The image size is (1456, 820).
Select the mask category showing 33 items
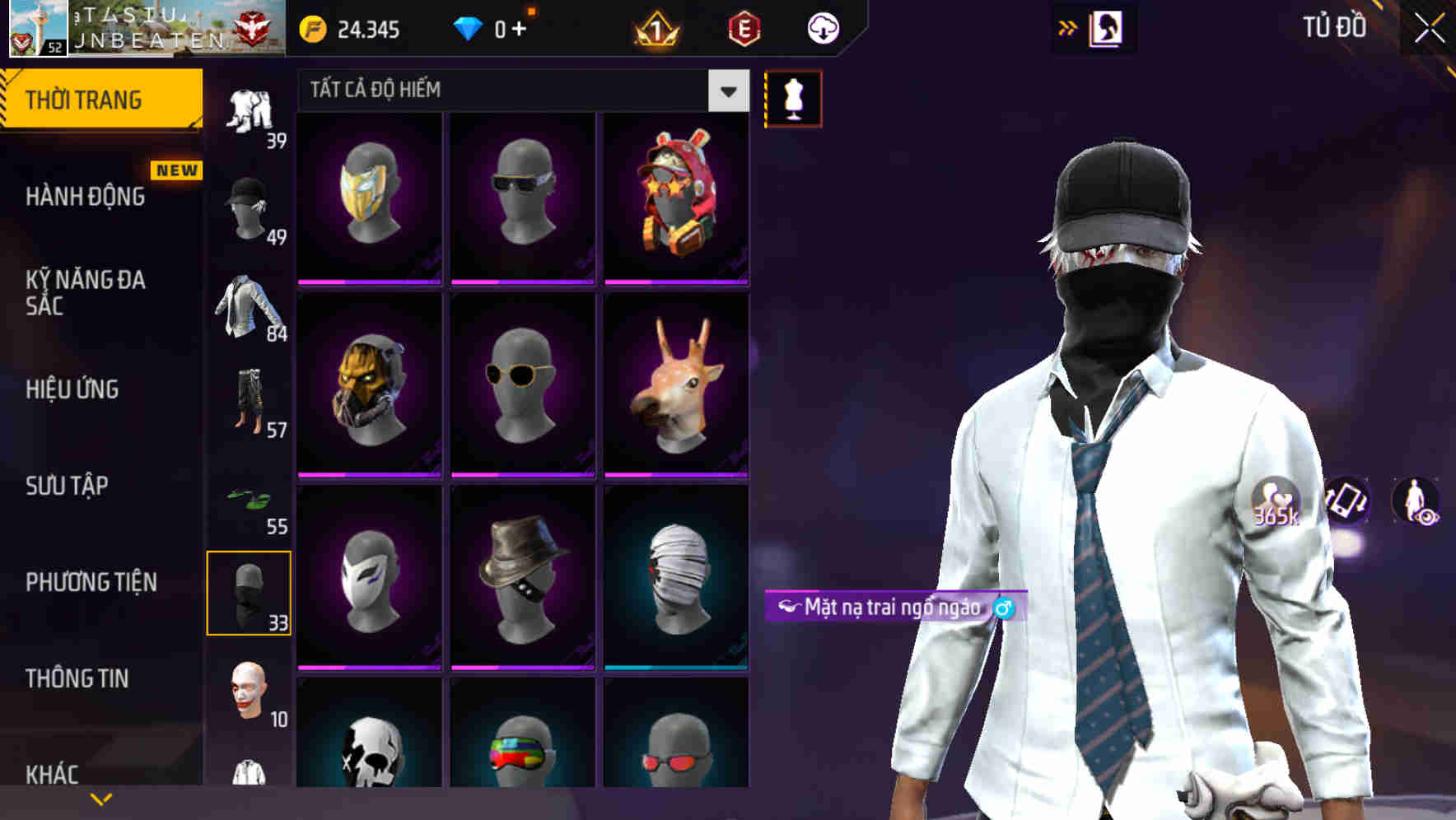250,591
